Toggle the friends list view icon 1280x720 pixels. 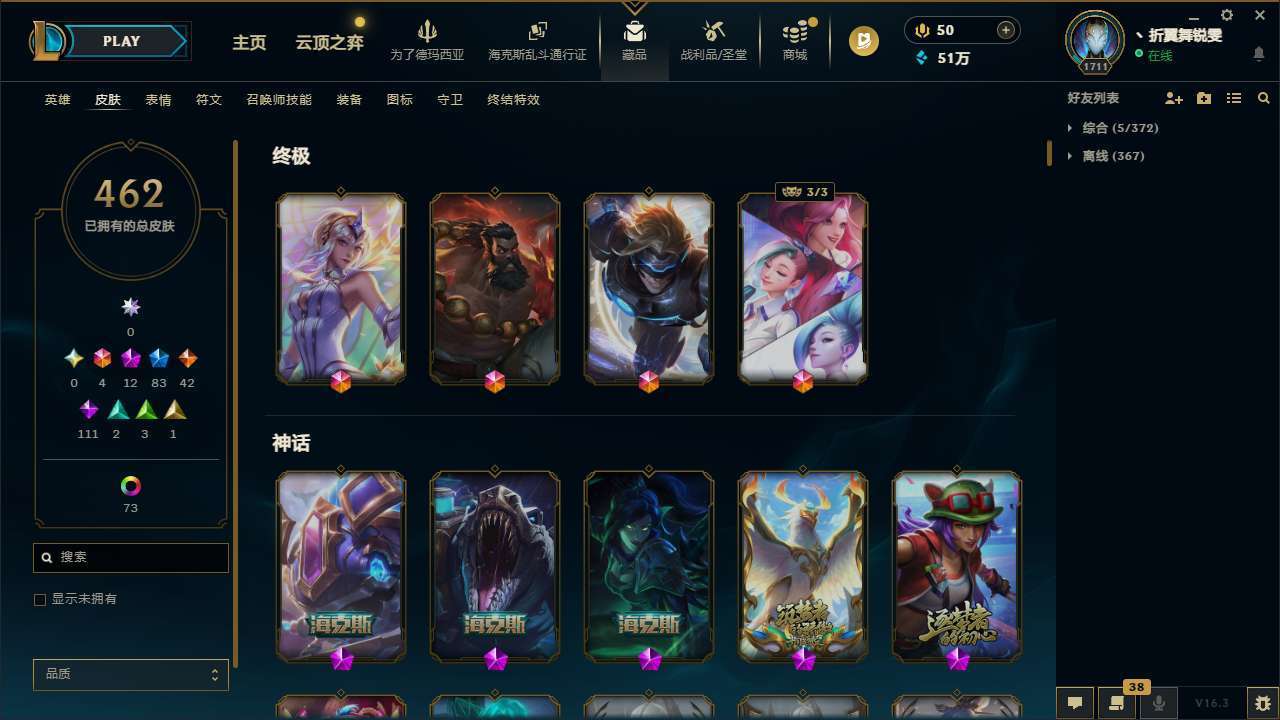[1234, 97]
